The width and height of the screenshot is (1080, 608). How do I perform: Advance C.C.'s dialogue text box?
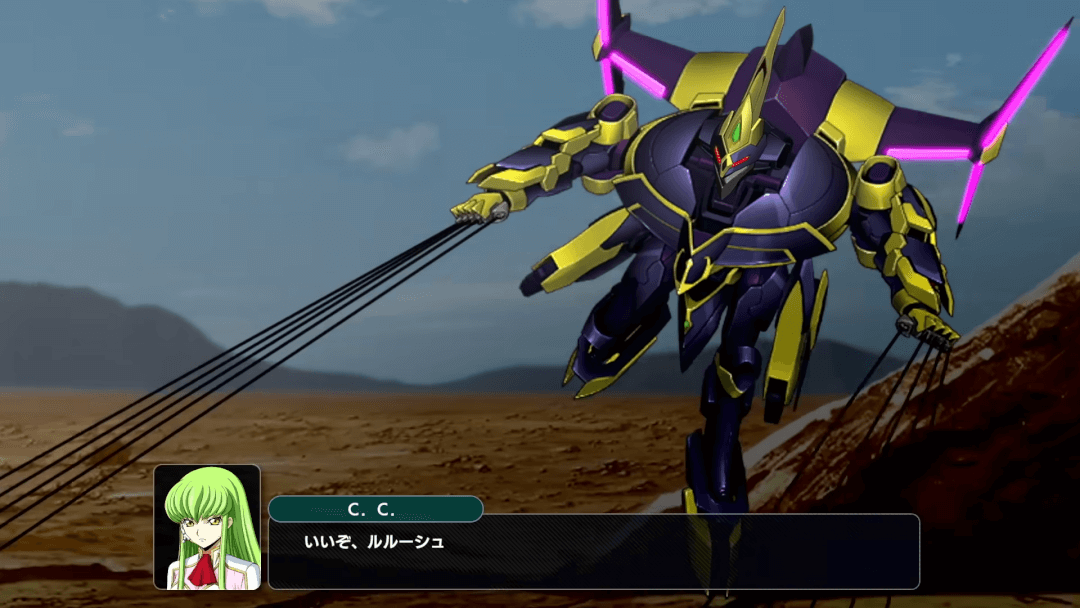pyautogui.click(x=593, y=552)
